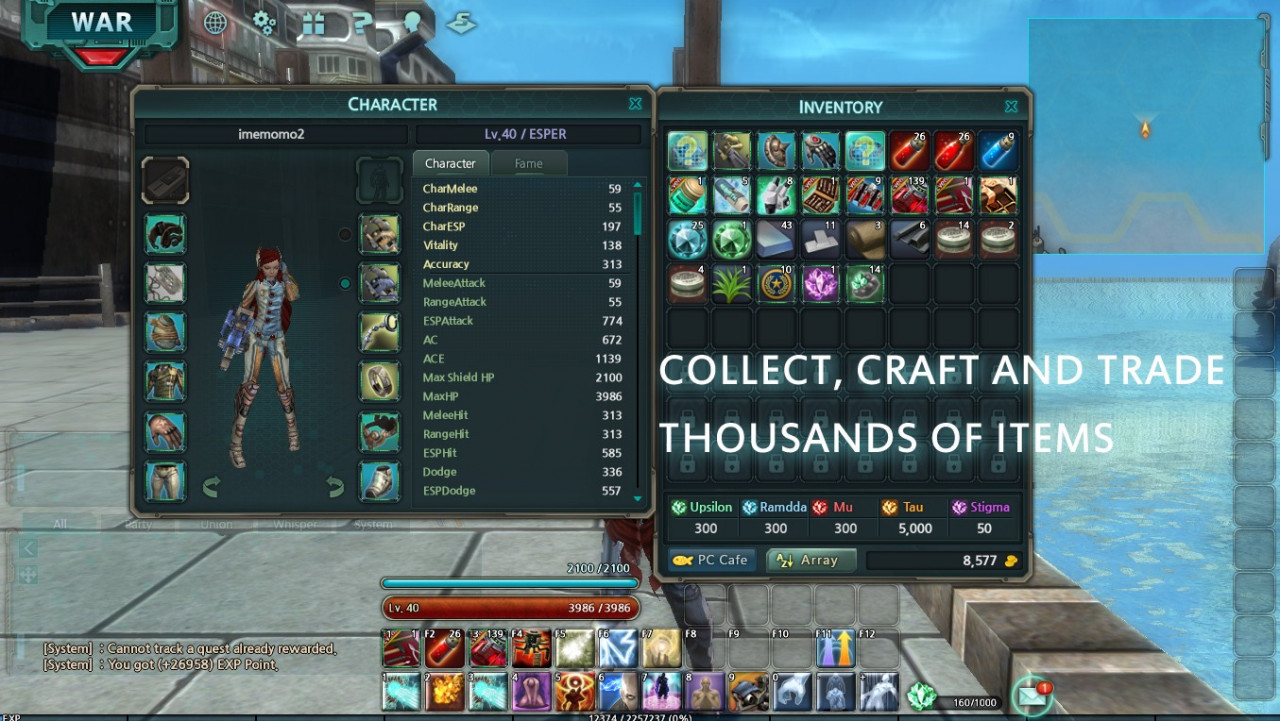Screen dimensions: 1280x721
Task: Rotate character preview with left arrow
Action: 211,488
